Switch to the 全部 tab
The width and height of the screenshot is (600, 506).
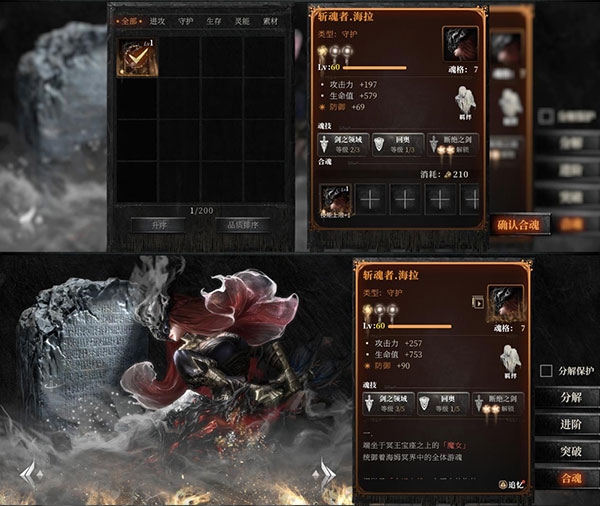tap(128, 20)
